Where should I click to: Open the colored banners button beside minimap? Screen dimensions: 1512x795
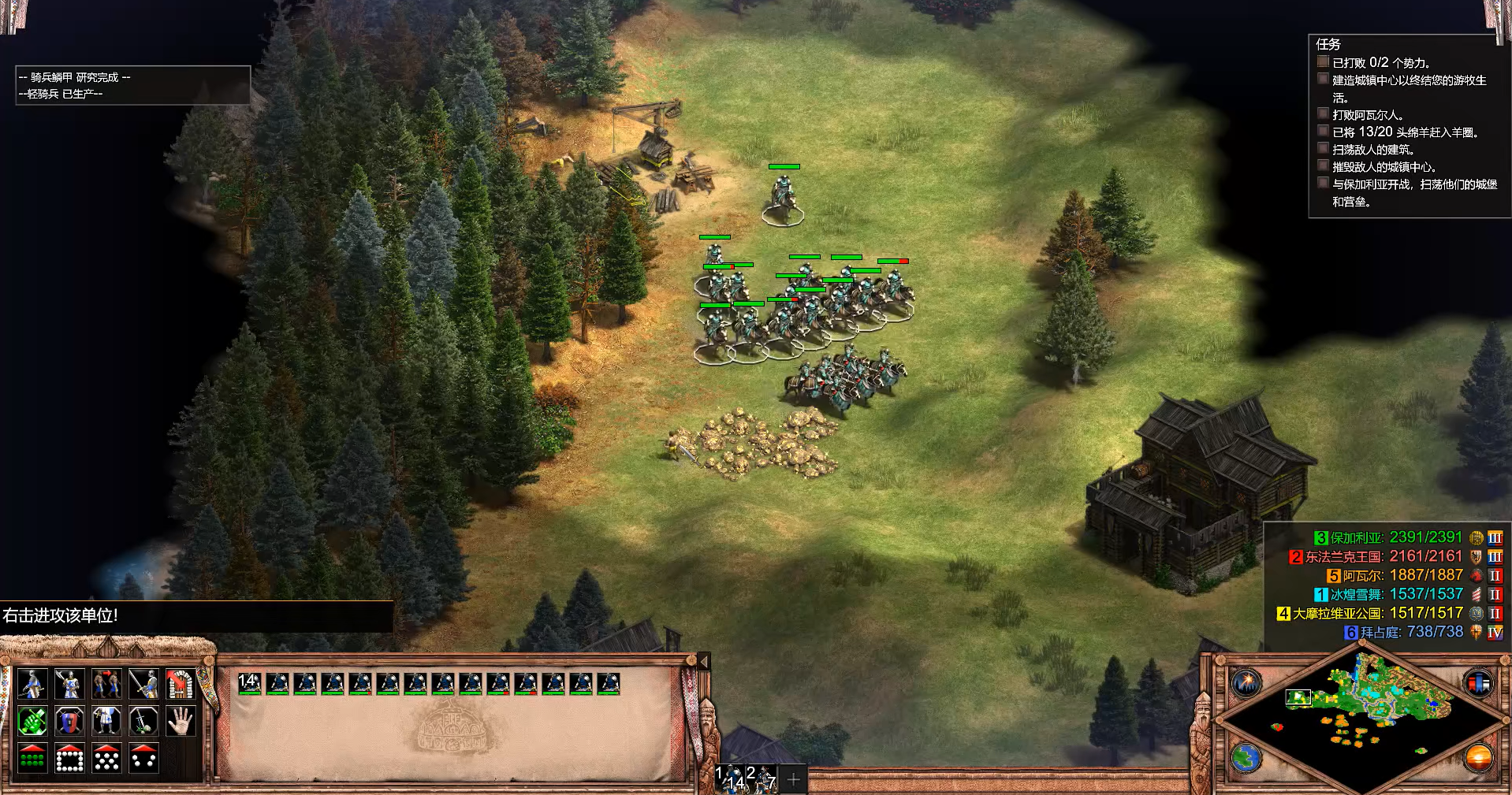point(1479,682)
